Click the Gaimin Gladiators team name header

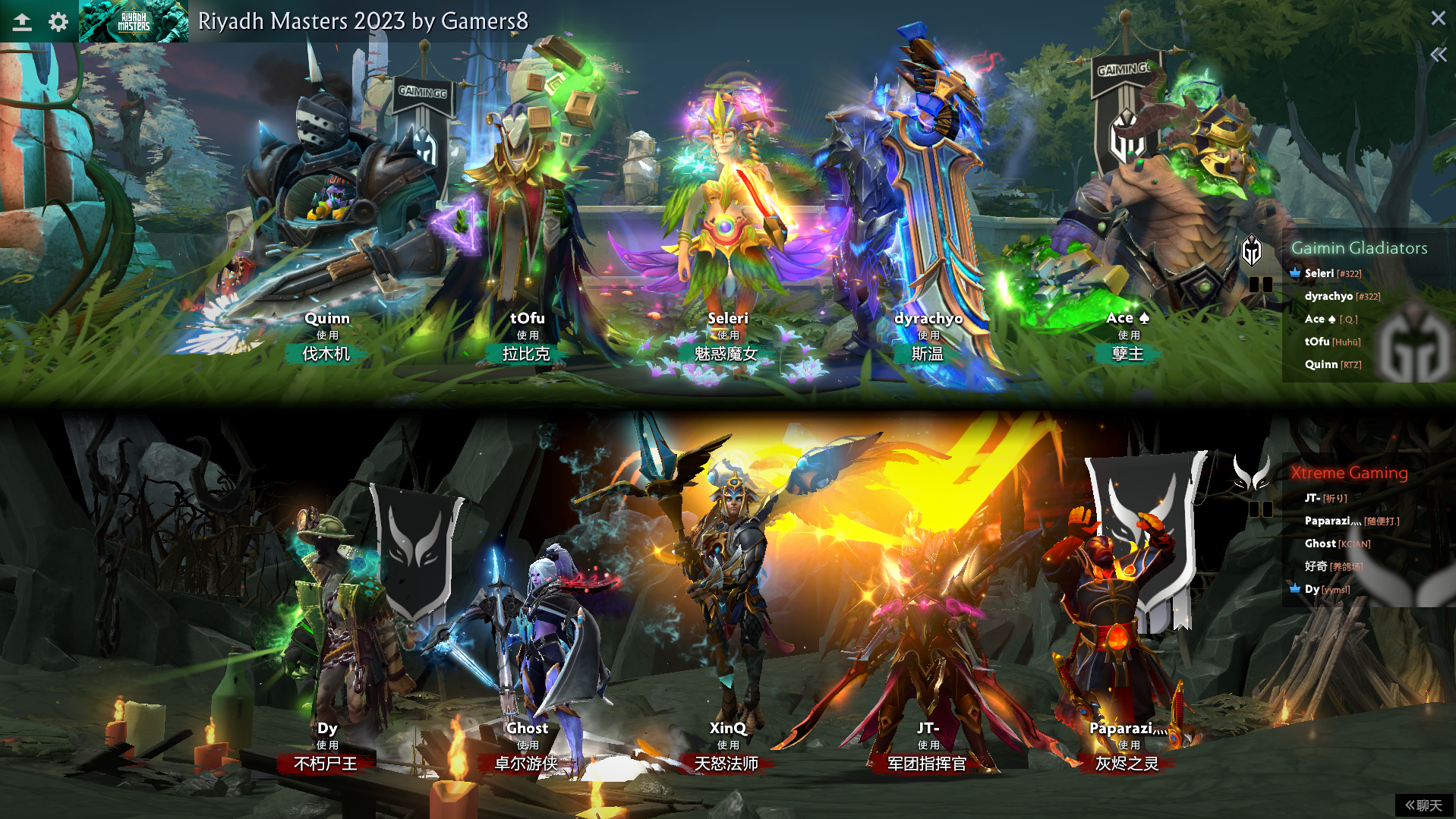[x=1359, y=248]
